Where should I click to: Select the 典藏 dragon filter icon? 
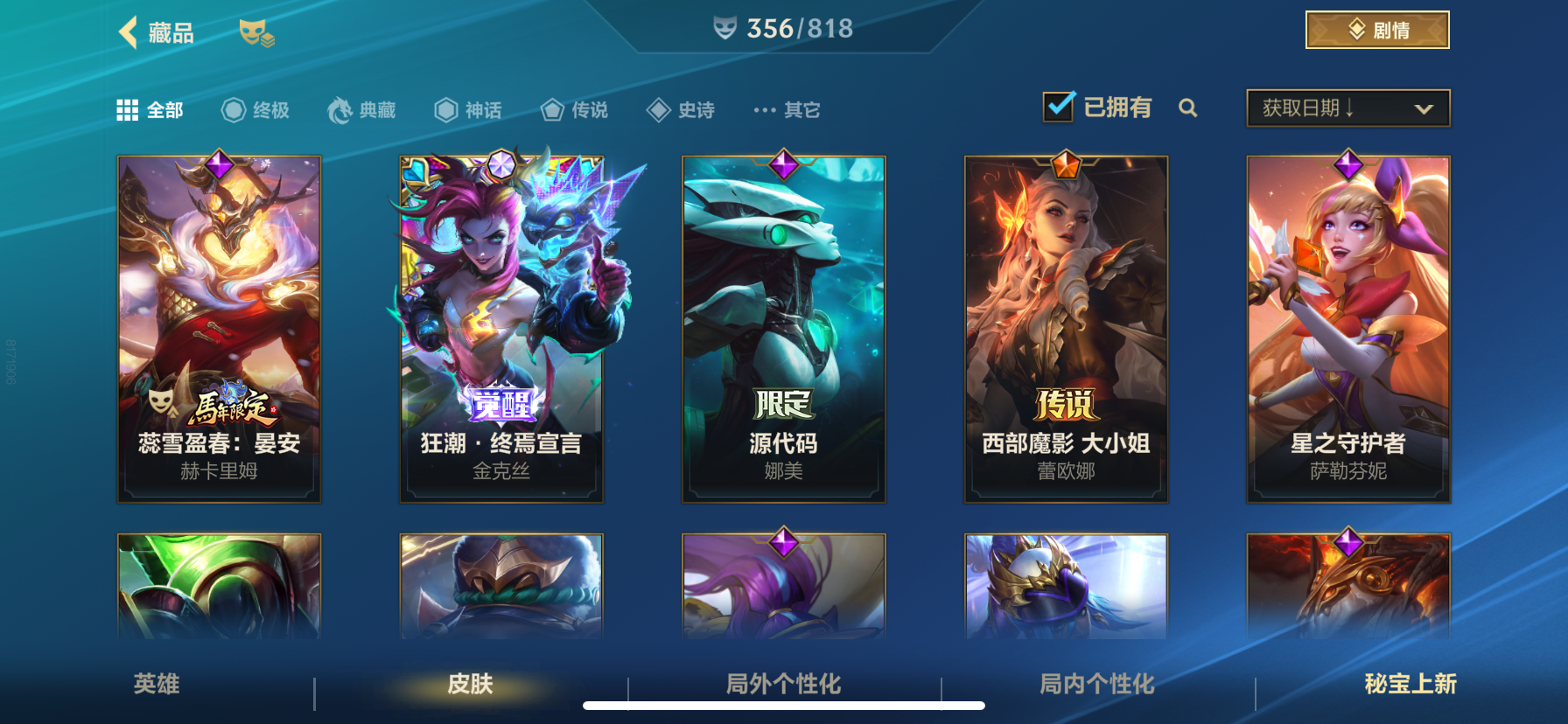click(341, 109)
